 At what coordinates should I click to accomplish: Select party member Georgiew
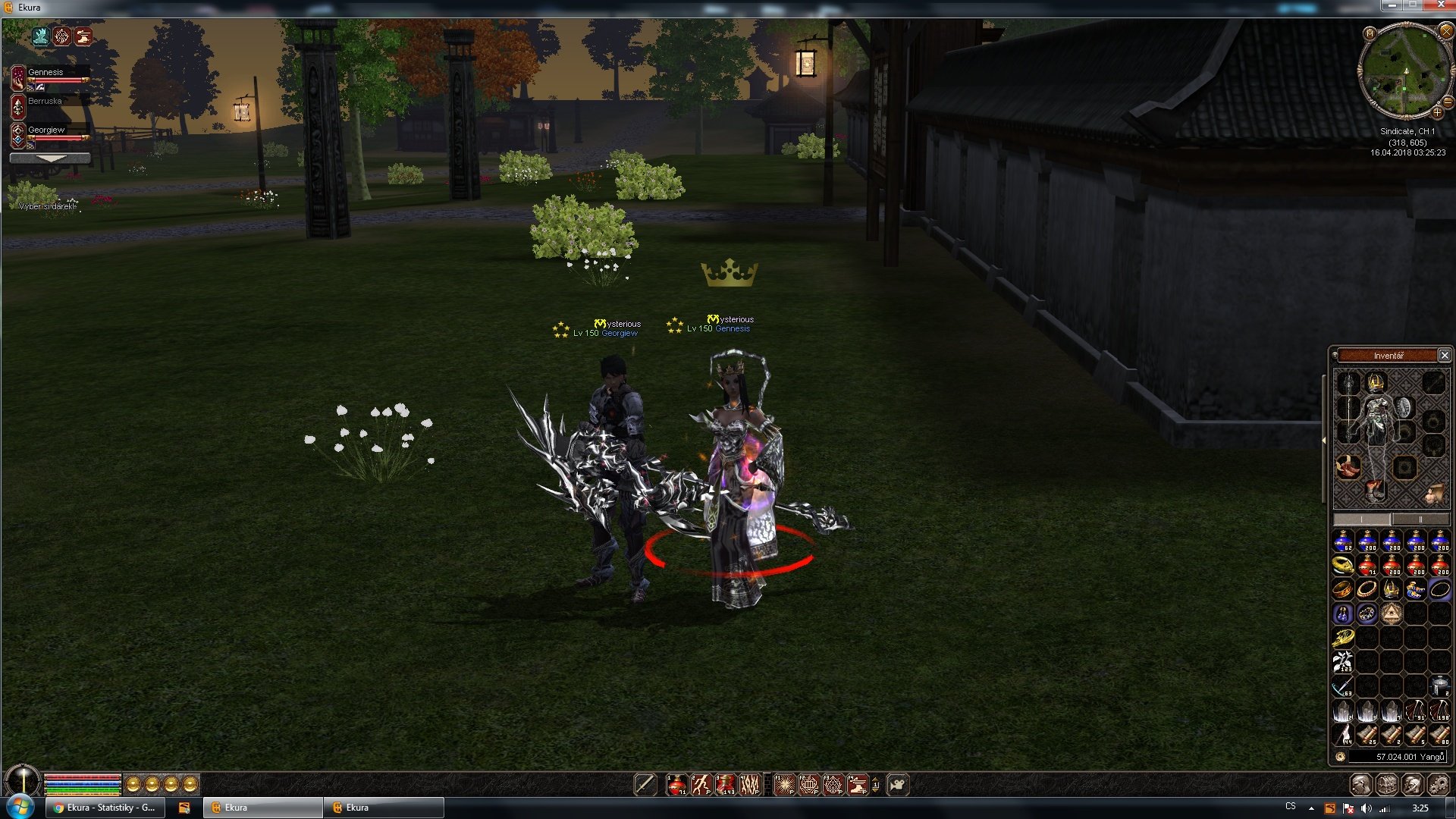(x=46, y=130)
